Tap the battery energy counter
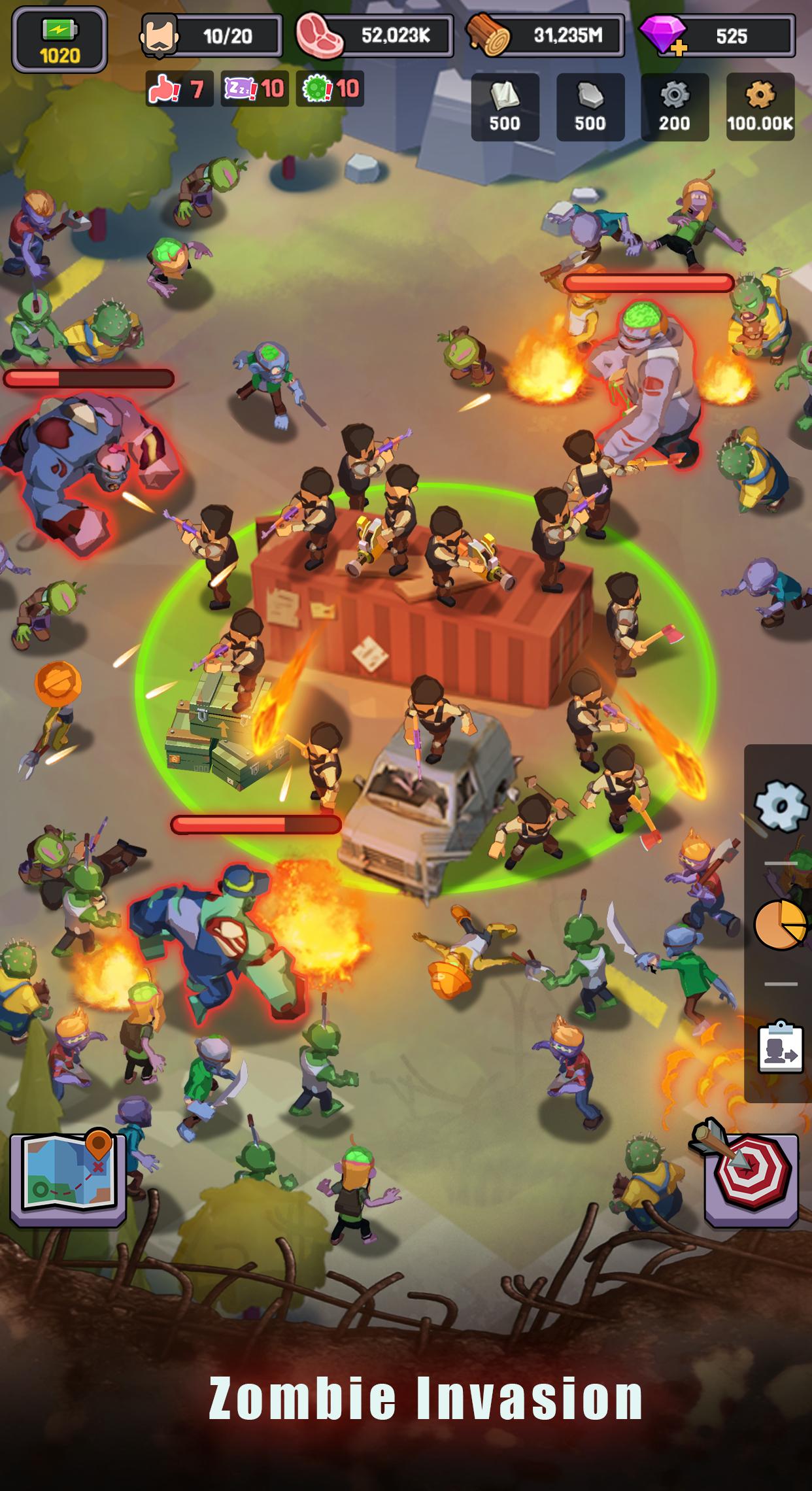Image resolution: width=812 pixels, height=1491 pixels. [59, 39]
